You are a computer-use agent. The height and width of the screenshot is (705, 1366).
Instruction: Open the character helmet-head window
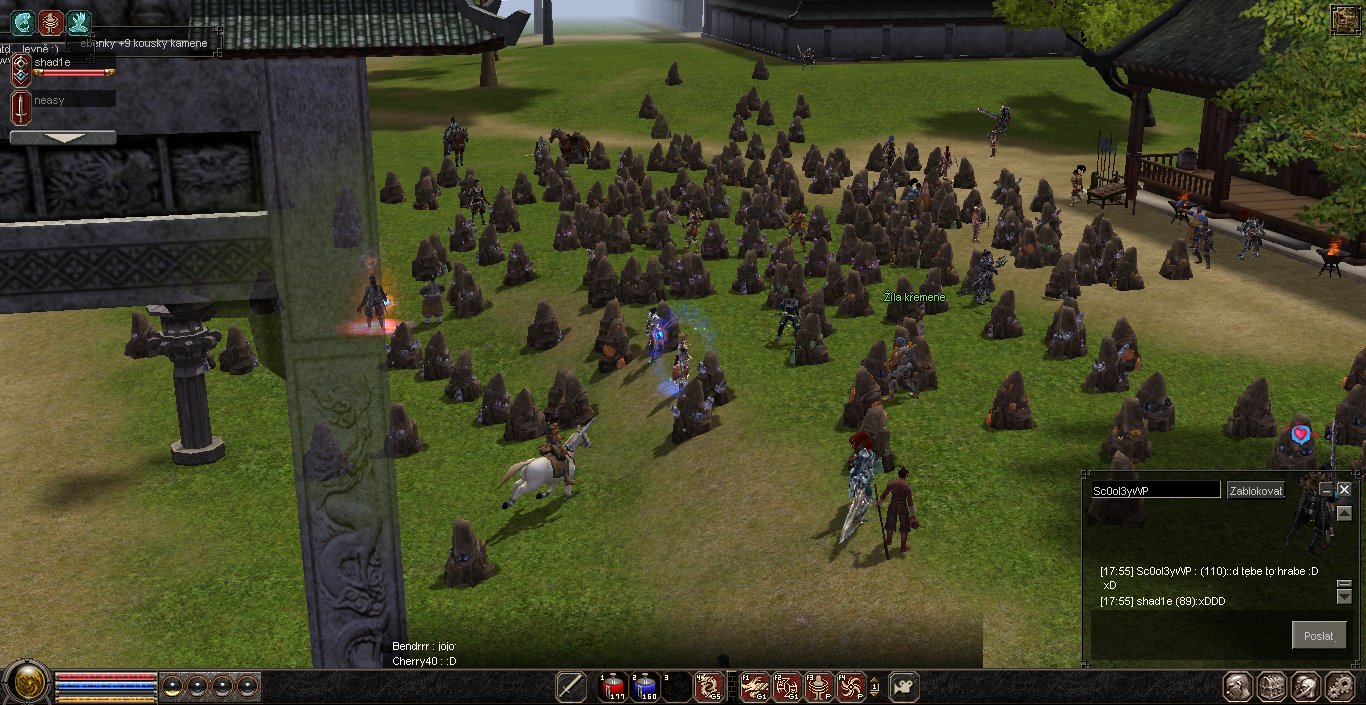click(1239, 686)
